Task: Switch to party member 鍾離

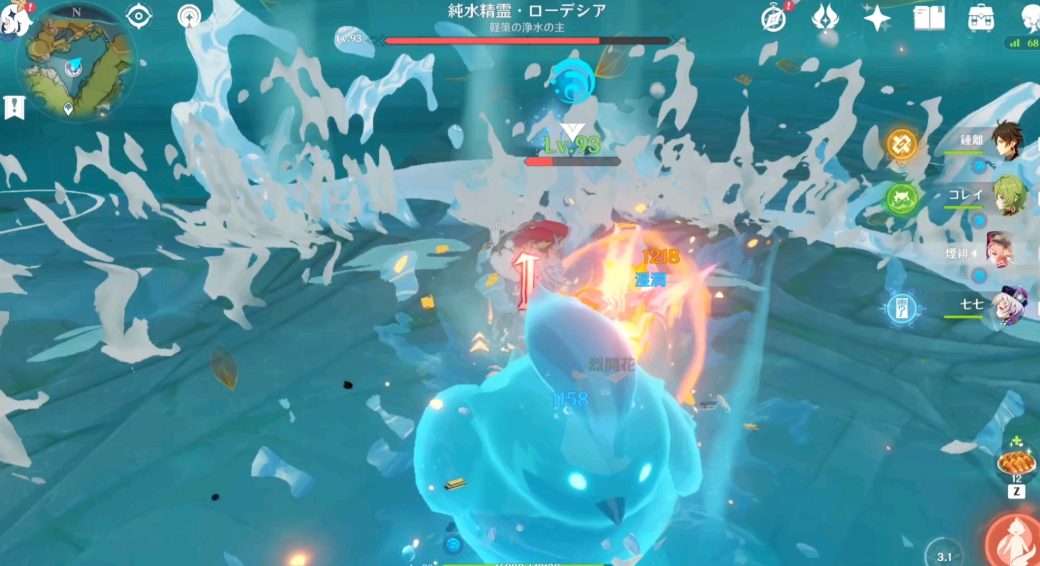Action: [1008, 143]
